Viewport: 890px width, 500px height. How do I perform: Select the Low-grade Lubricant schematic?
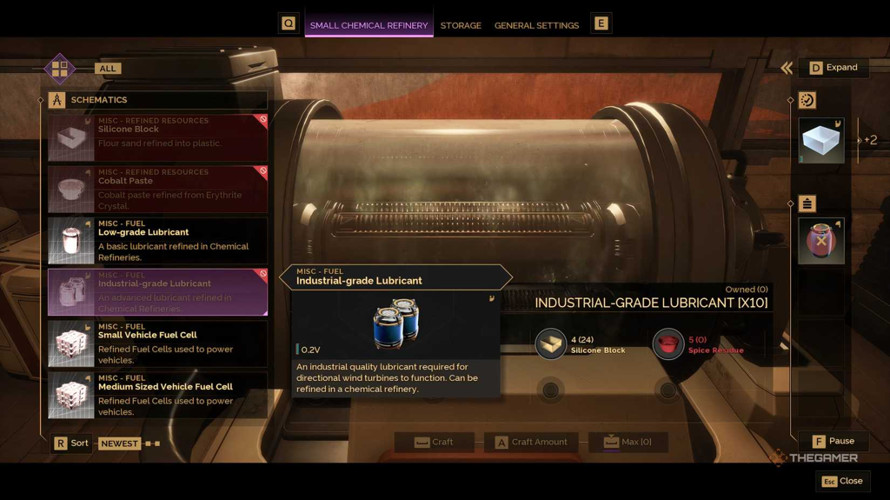click(157, 240)
